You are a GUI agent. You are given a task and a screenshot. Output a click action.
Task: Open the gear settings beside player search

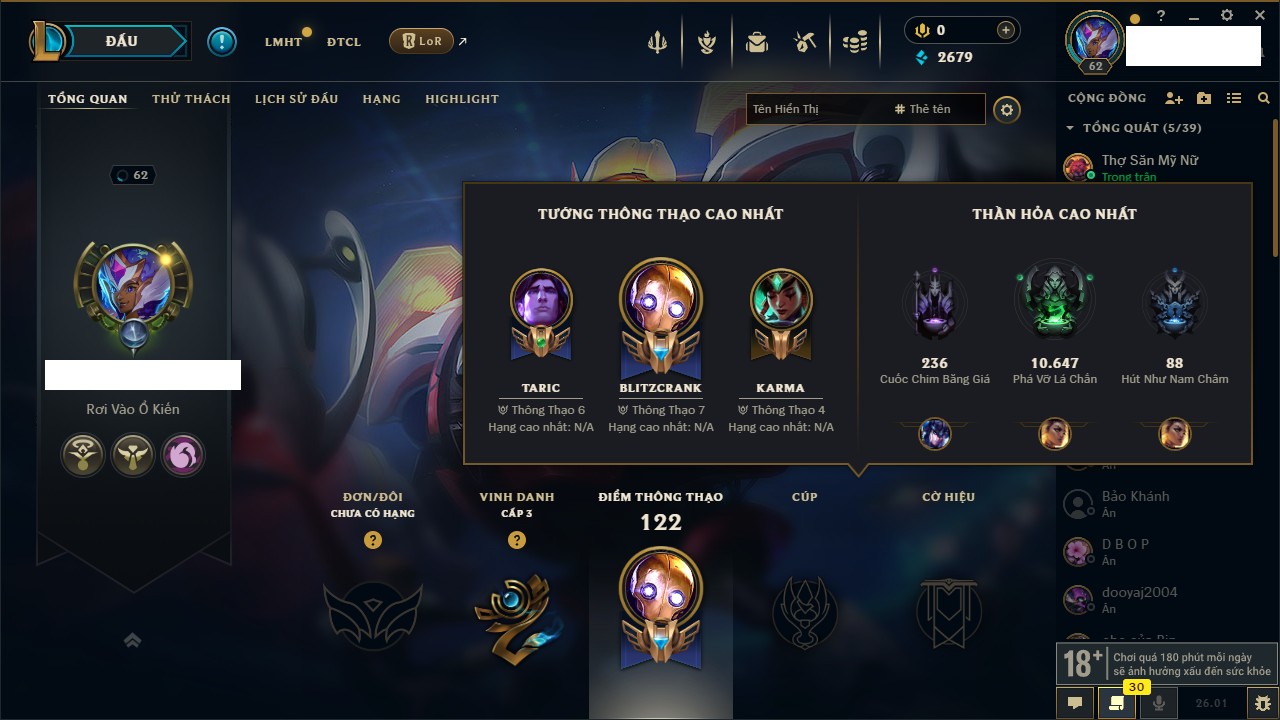(x=1007, y=109)
